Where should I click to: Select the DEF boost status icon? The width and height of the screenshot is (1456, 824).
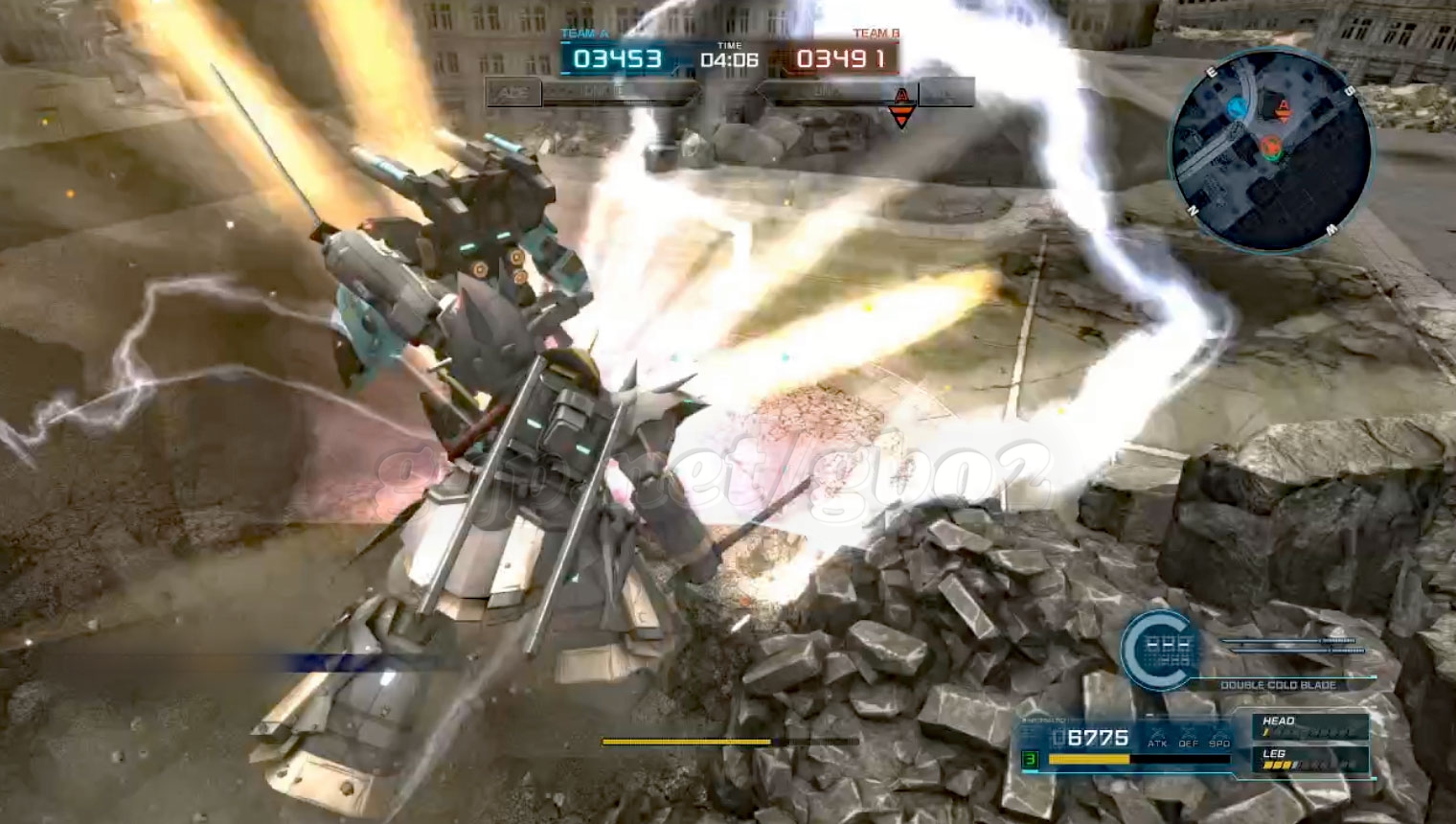pos(1188,737)
